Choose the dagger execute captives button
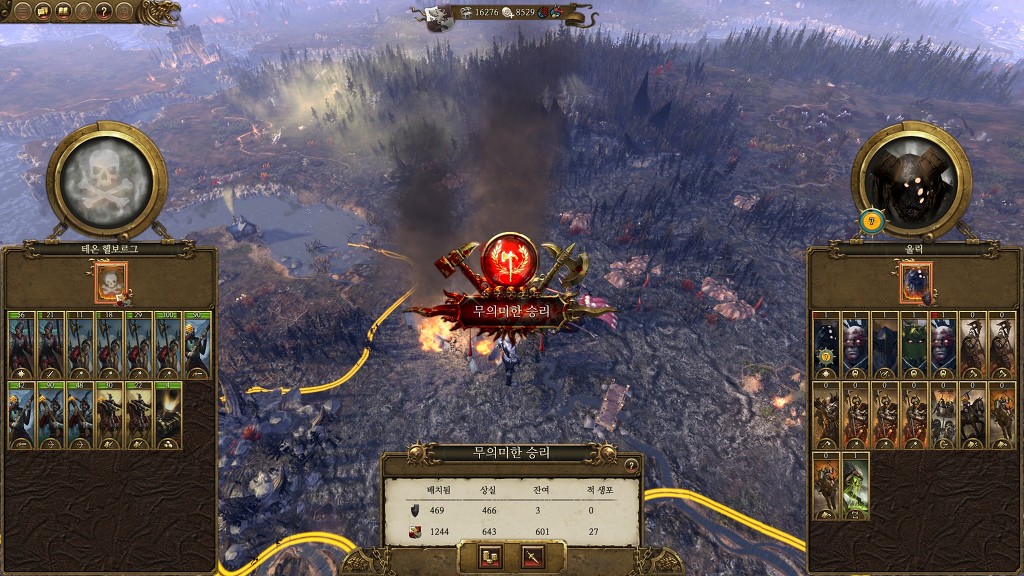This screenshot has width=1024, height=576. (x=532, y=556)
